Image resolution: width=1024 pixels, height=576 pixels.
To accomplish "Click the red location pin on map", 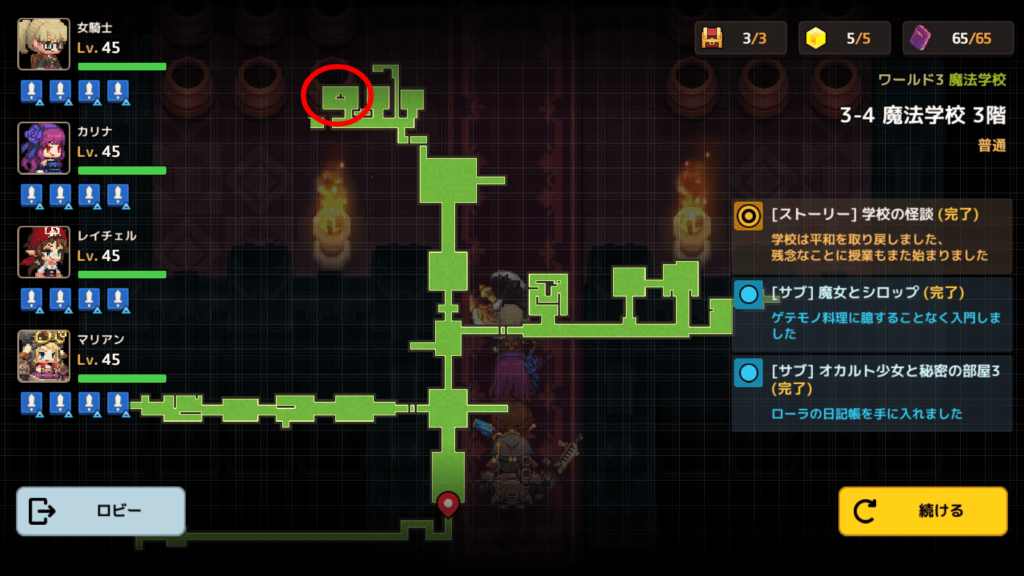I will [x=447, y=503].
